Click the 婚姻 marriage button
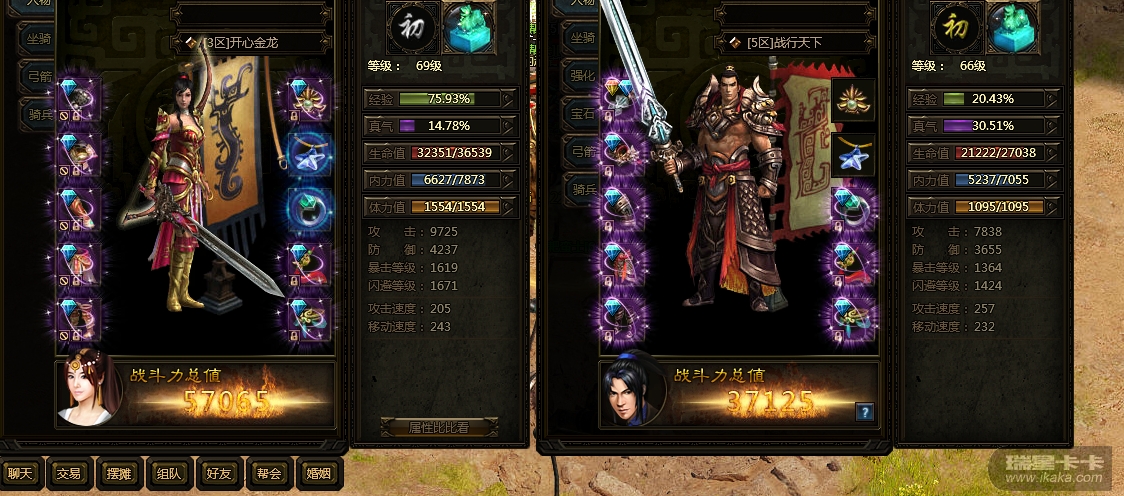This screenshot has height=496, width=1124. 318,473
